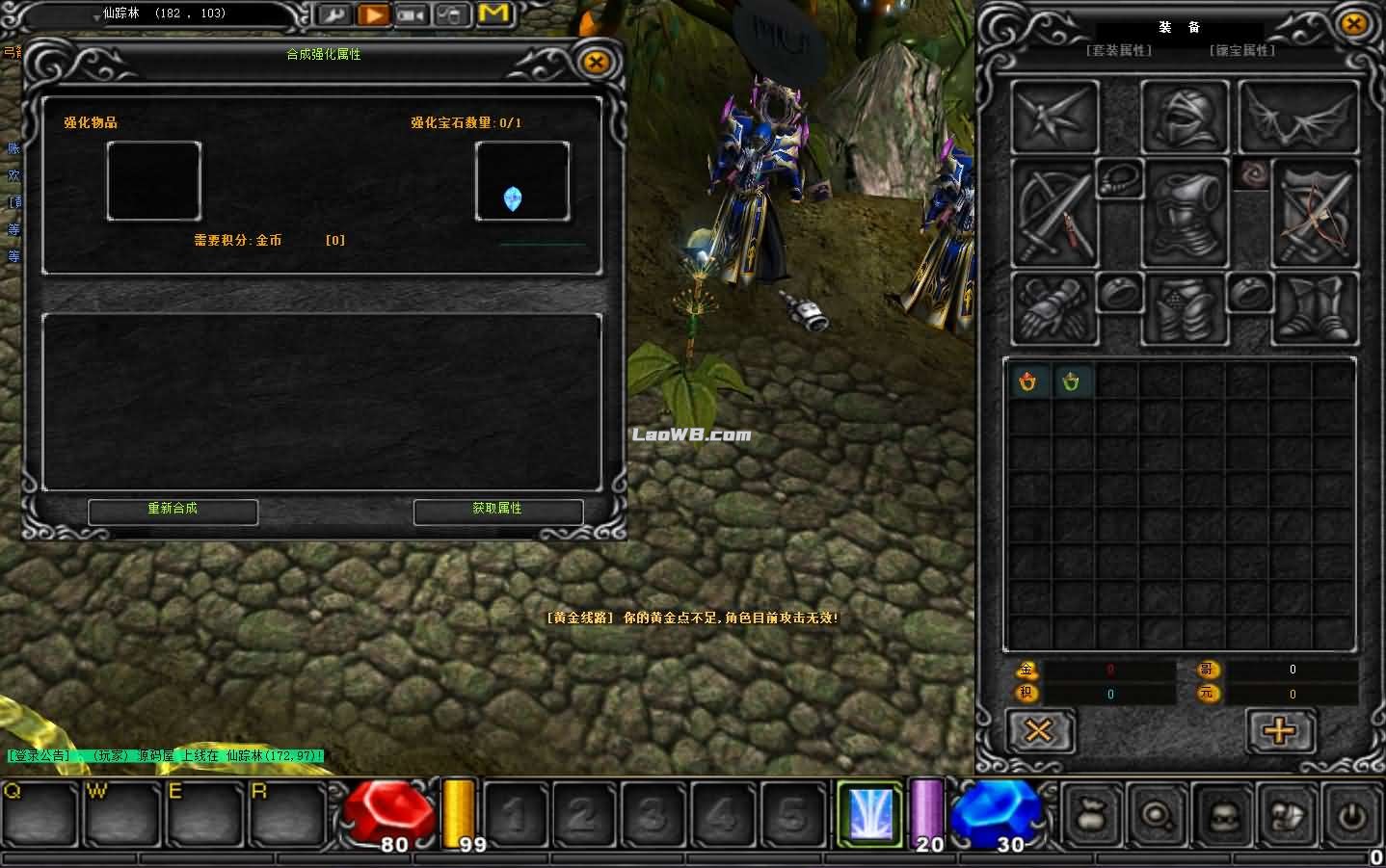The image size is (1386, 868).
Task: Activate the blue light-beam skill icon
Action: coord(869,815)
